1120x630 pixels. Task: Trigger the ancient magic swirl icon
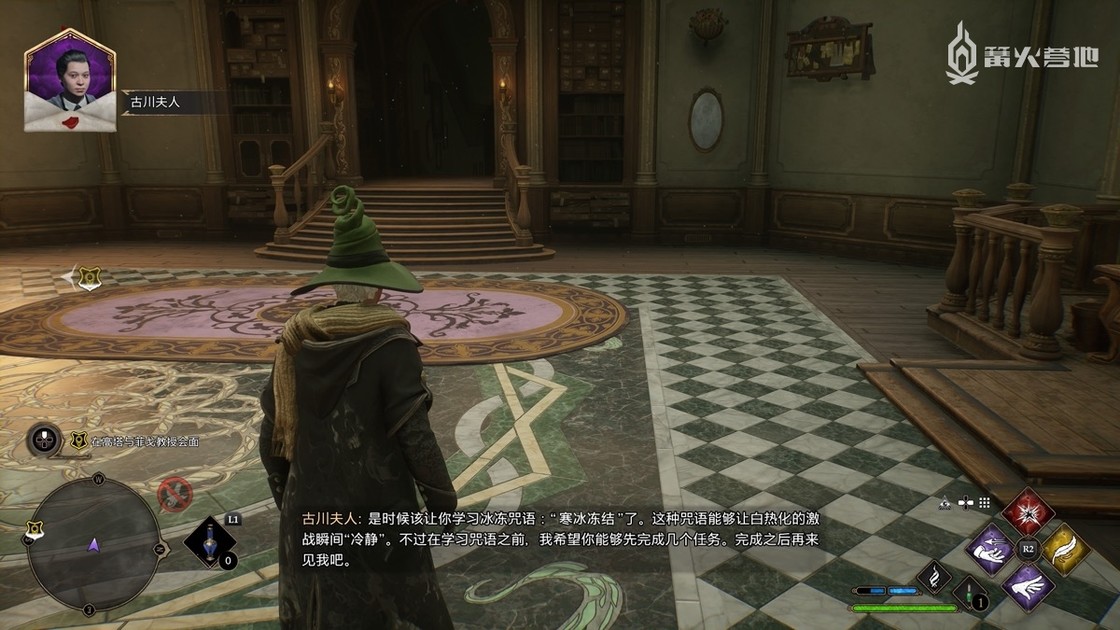point(933,576)
